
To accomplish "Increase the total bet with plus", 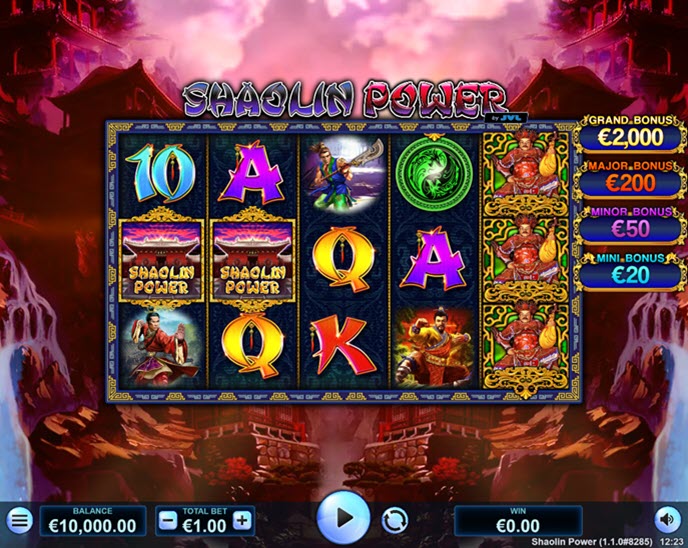I will tap(242, 520).
